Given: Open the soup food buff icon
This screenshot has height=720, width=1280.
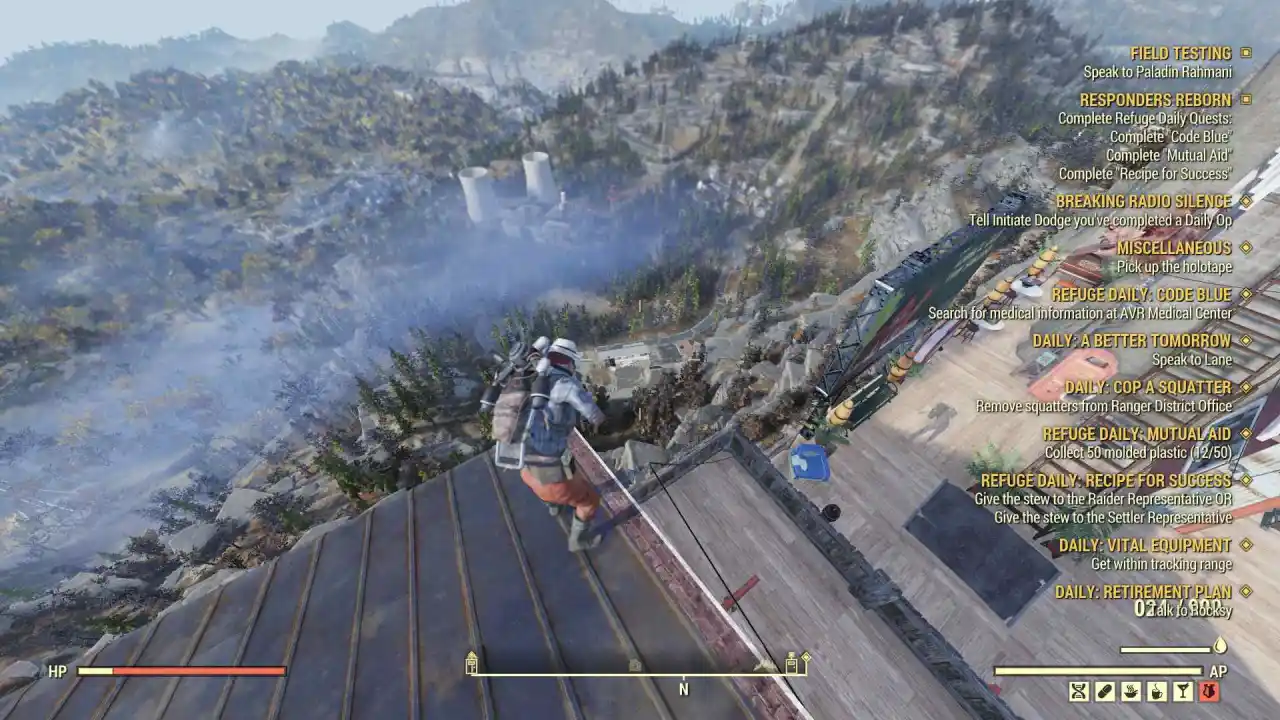Looking at the screenshot, I should (1131, 692).
